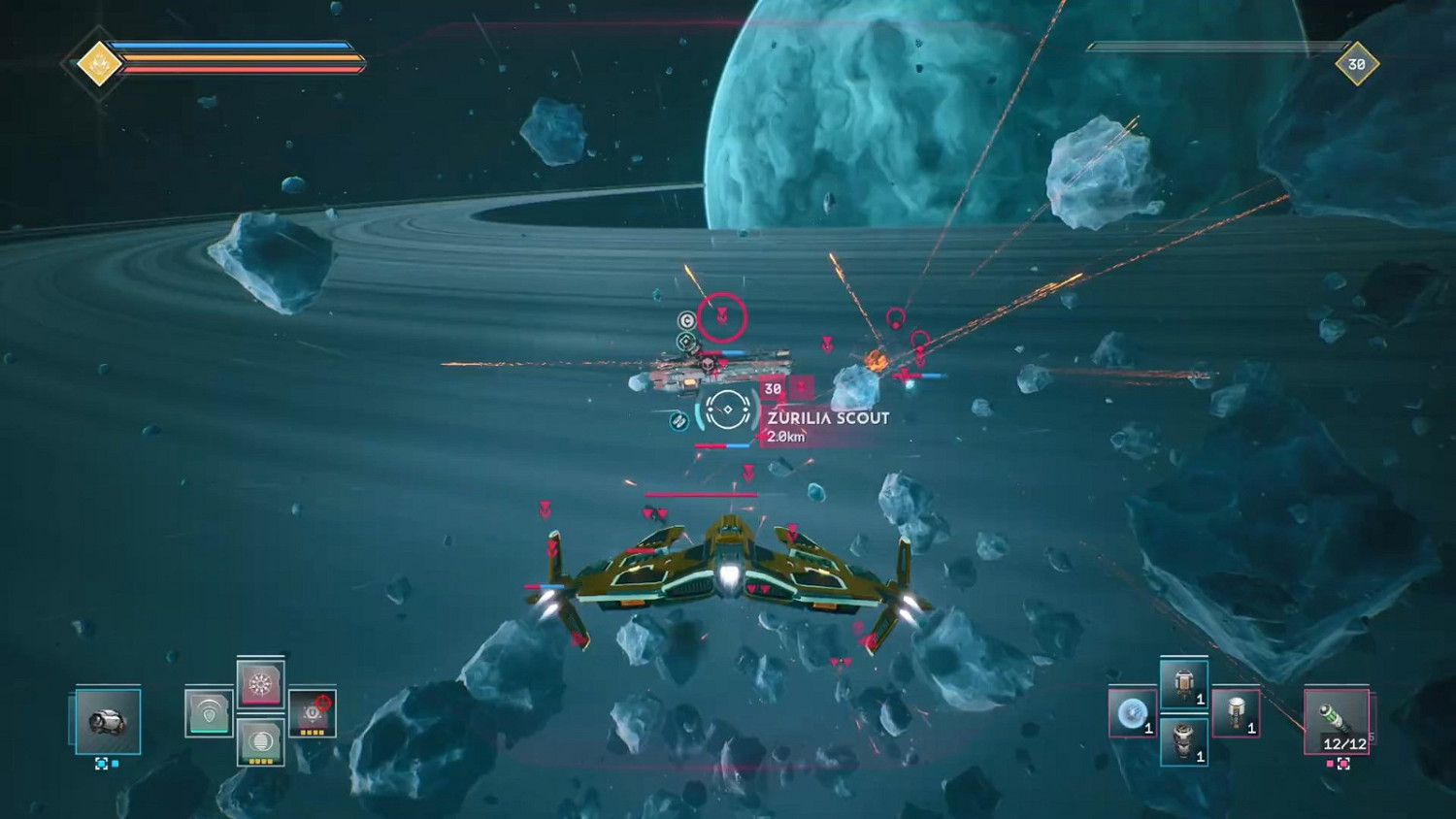Toggle the pink bracket reticle indicator near missiles
This screenshot has height=819, width=1456.
point(1343,764)
